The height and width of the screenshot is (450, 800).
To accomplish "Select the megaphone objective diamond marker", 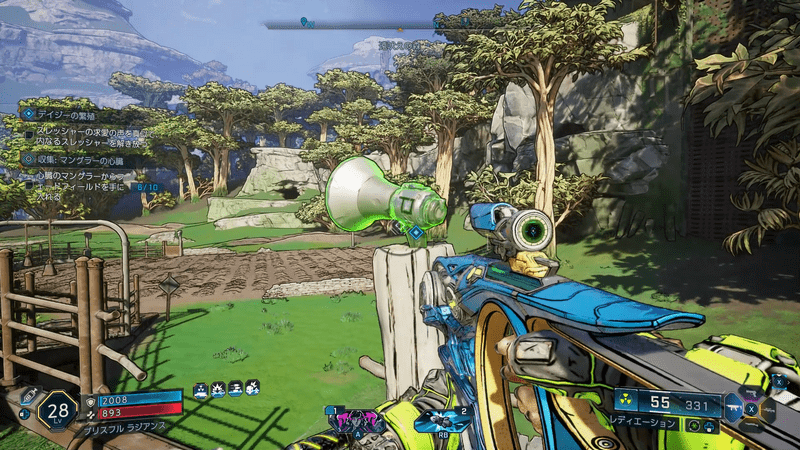I will [x=415, y=232].
